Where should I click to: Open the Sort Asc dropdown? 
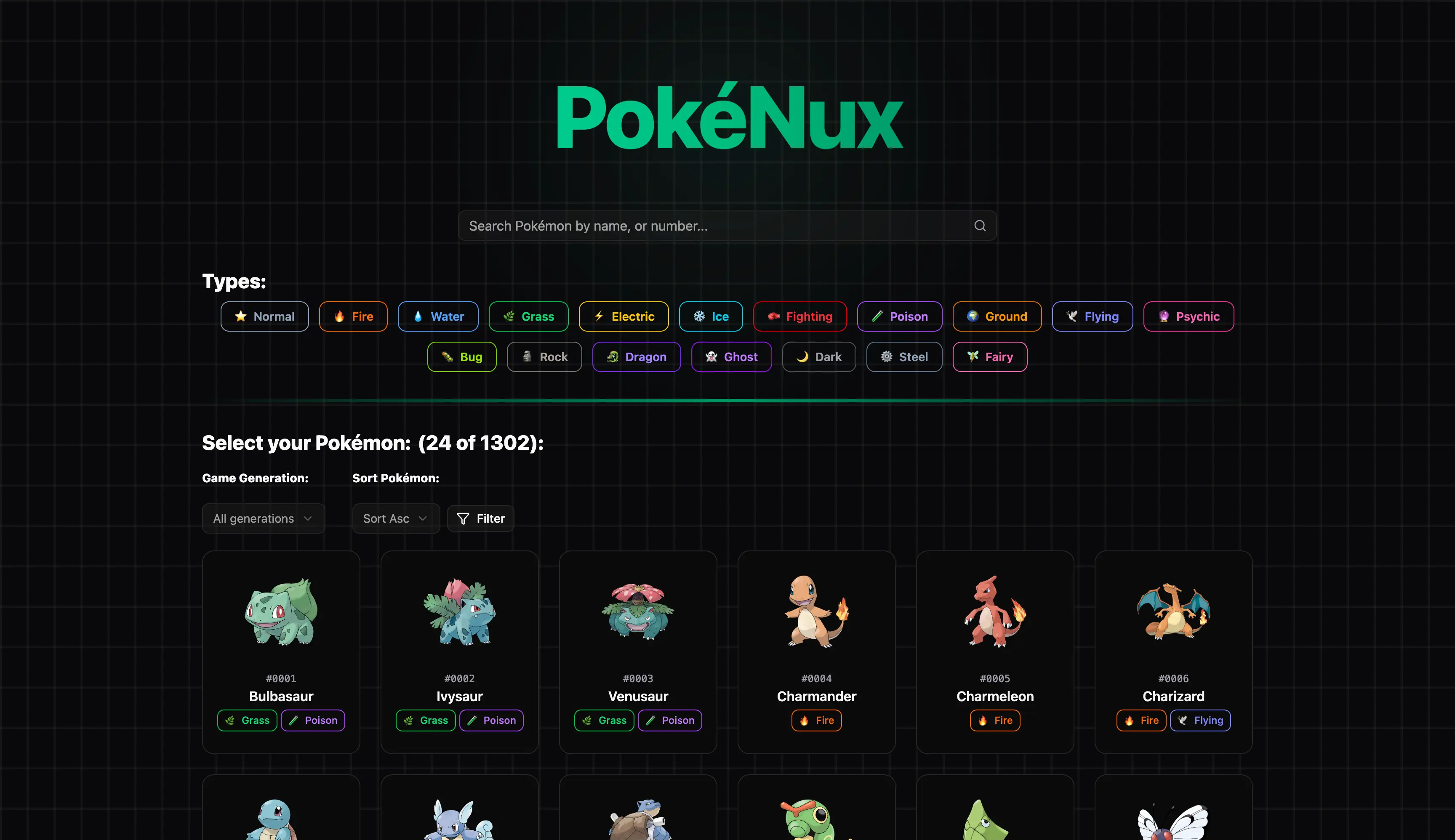[x=395, y=518]
